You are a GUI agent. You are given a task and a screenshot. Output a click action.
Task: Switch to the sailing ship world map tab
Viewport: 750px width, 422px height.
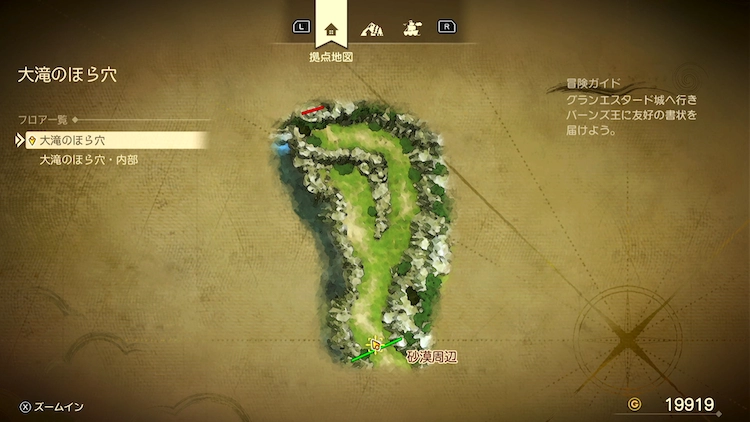[411, 28]
